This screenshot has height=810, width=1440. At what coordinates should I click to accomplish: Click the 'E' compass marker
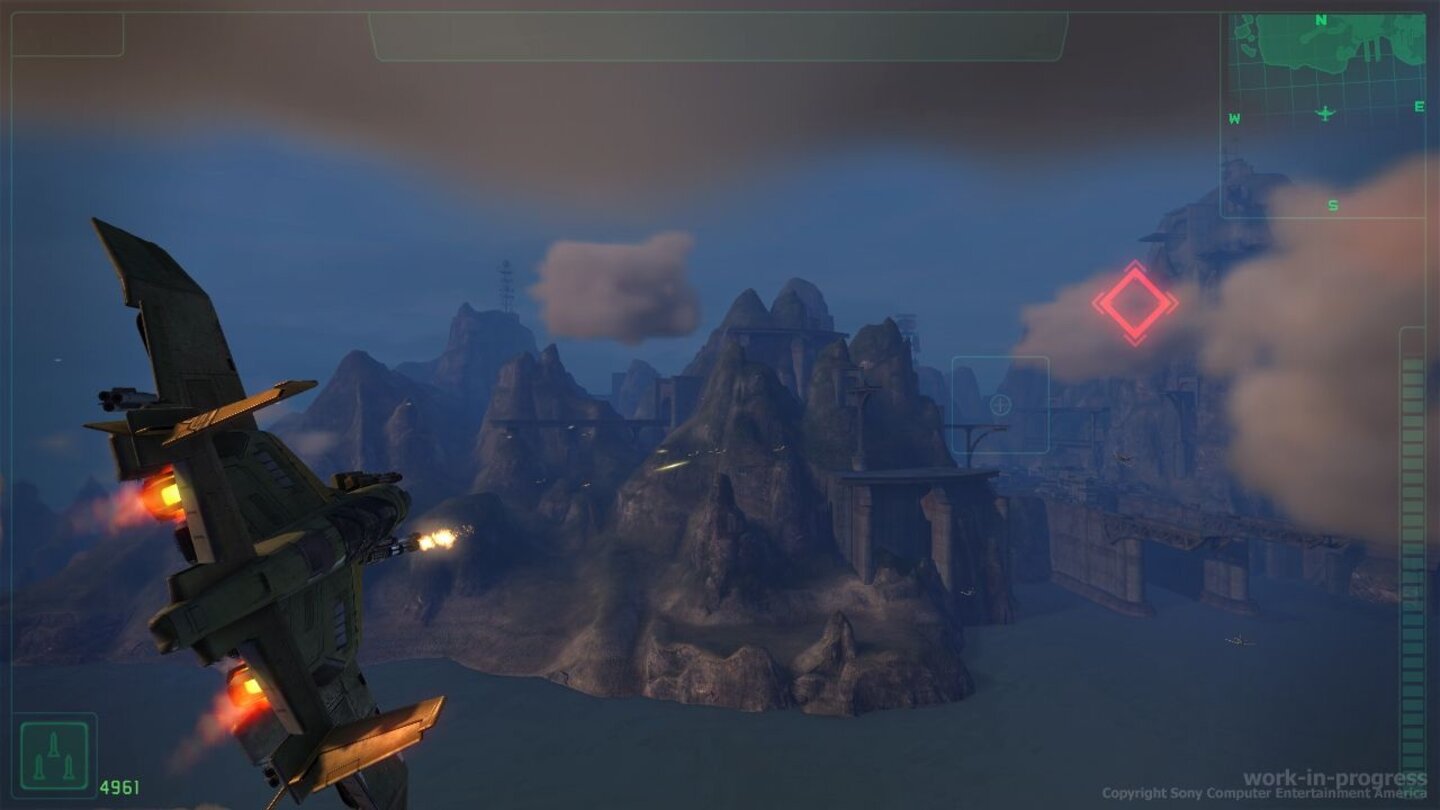(x=1419, y=107)
